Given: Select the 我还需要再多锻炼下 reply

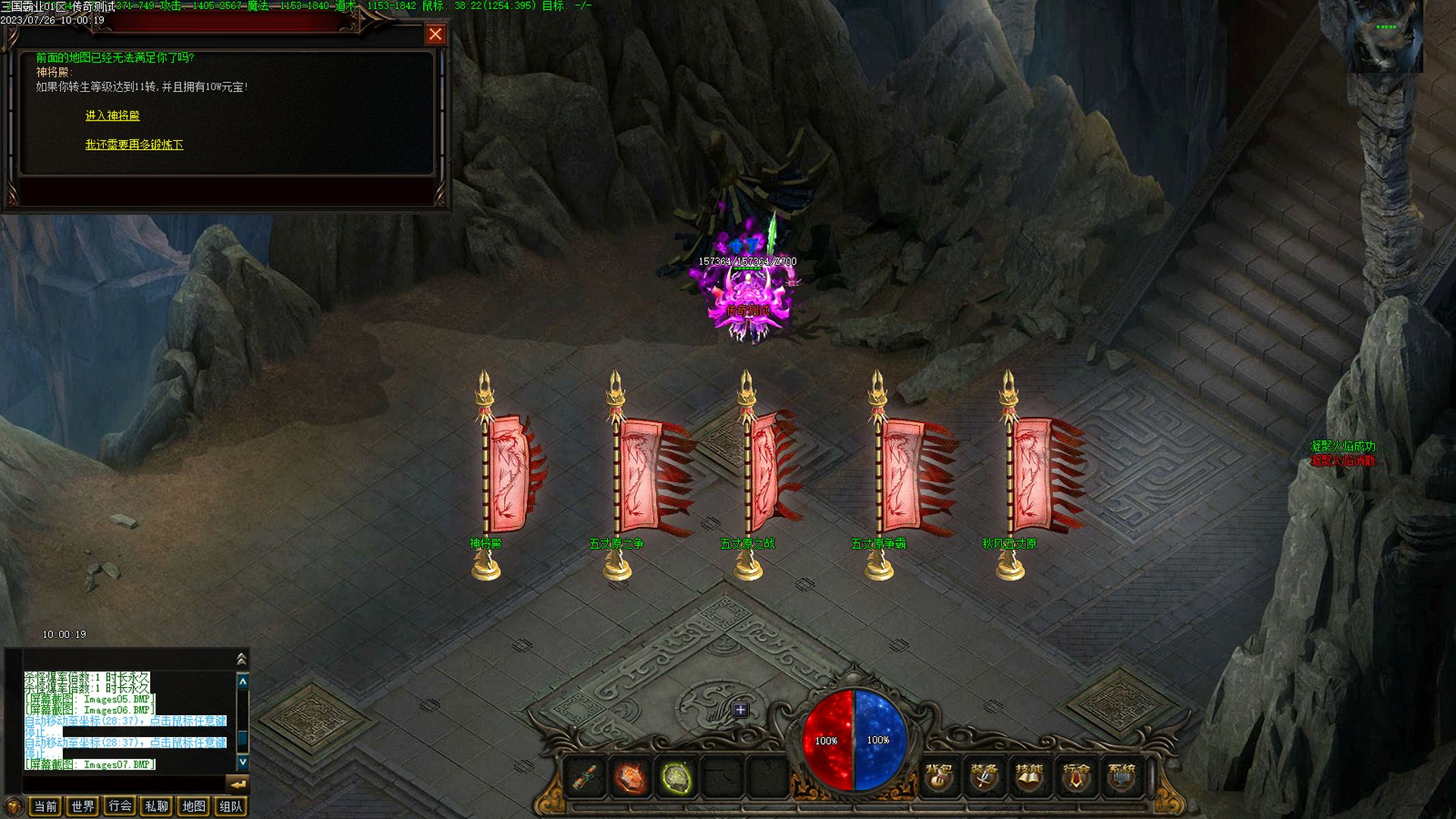Looking at the screenshot, I should [134, 145].
